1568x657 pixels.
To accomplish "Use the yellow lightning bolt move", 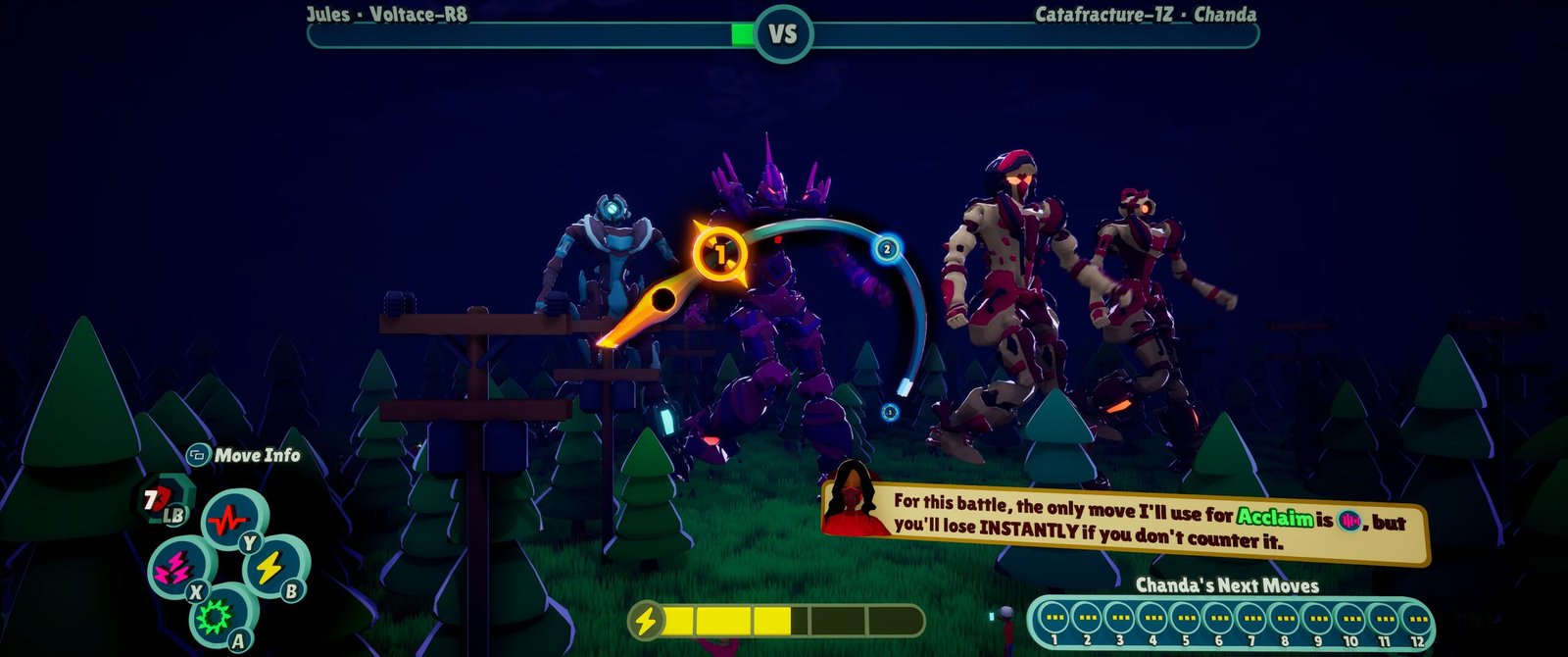I will coord(269,566).
